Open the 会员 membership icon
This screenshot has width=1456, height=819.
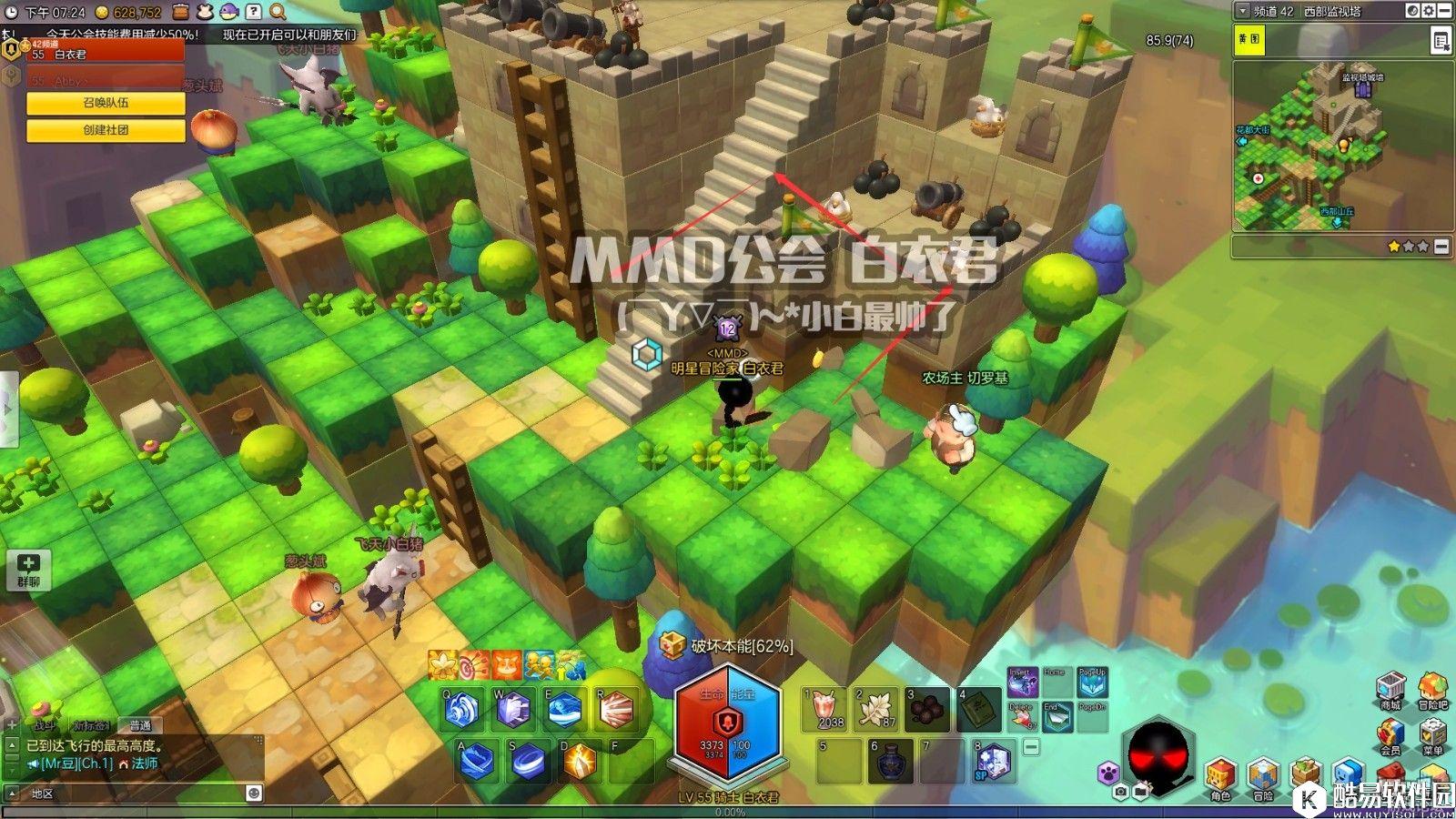point(1390,735)
